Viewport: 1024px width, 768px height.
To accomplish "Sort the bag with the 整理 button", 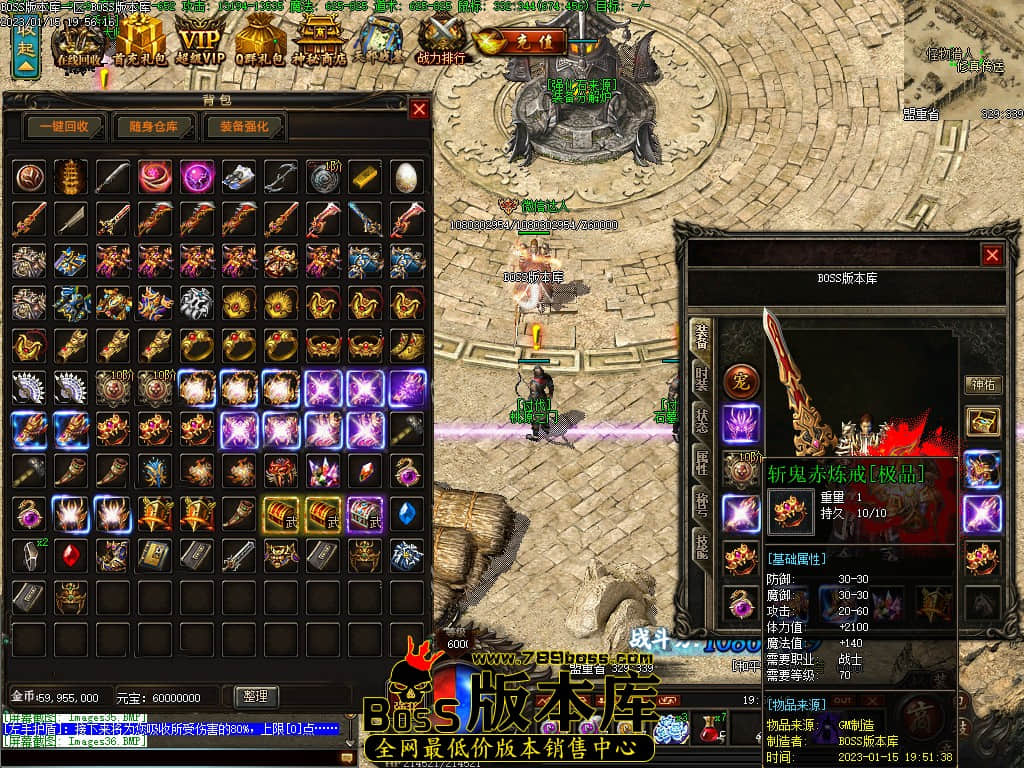I will tap(255, 696).
